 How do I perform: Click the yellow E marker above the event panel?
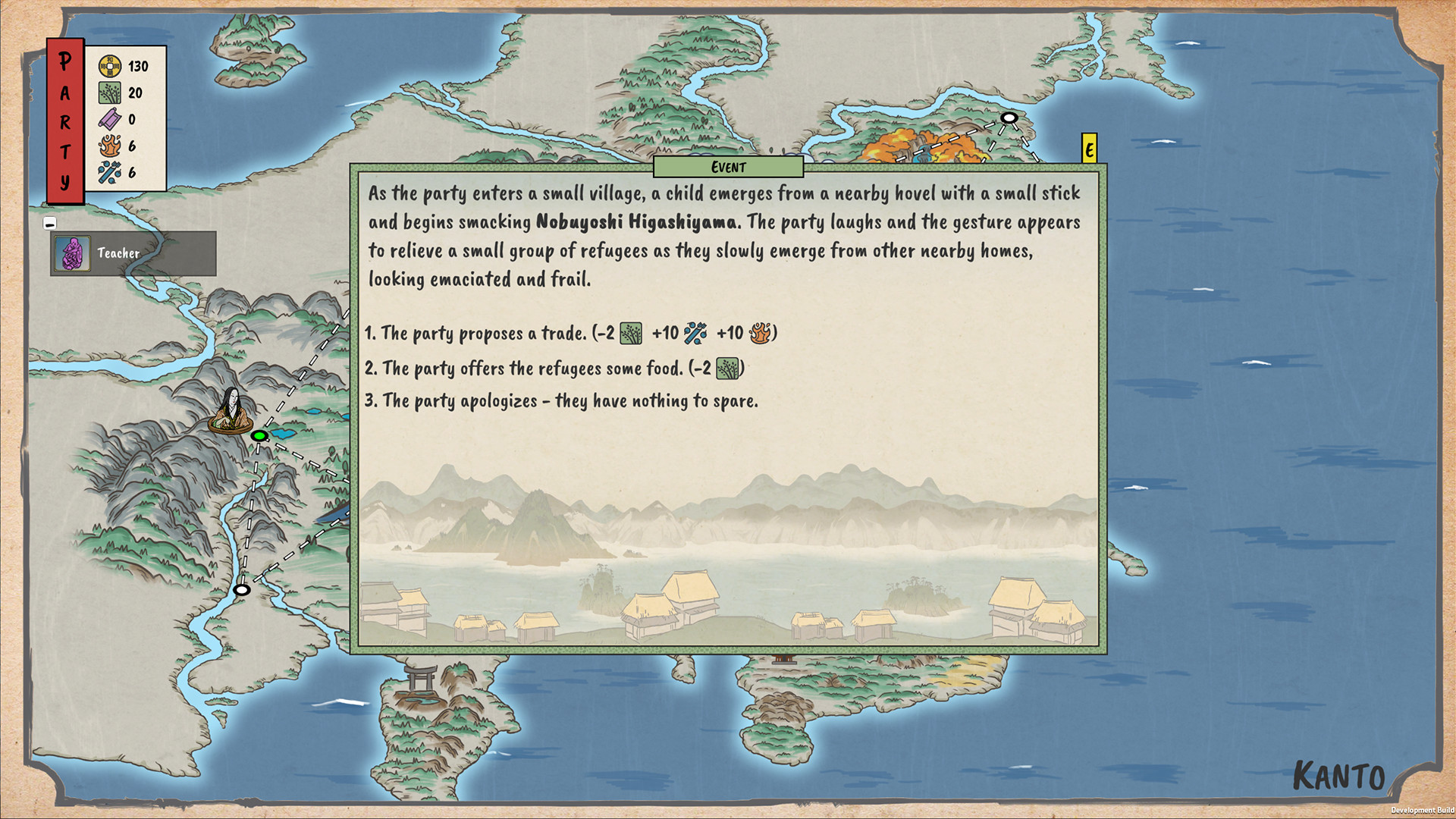coord(1090,149)
